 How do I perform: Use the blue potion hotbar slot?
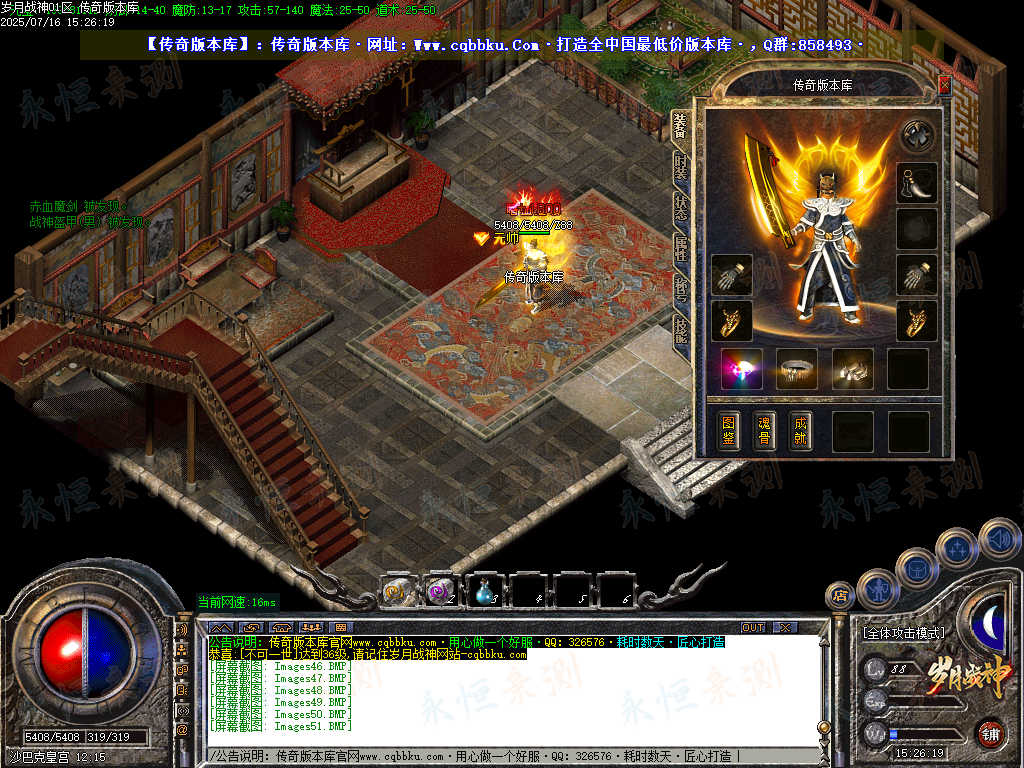485,592
